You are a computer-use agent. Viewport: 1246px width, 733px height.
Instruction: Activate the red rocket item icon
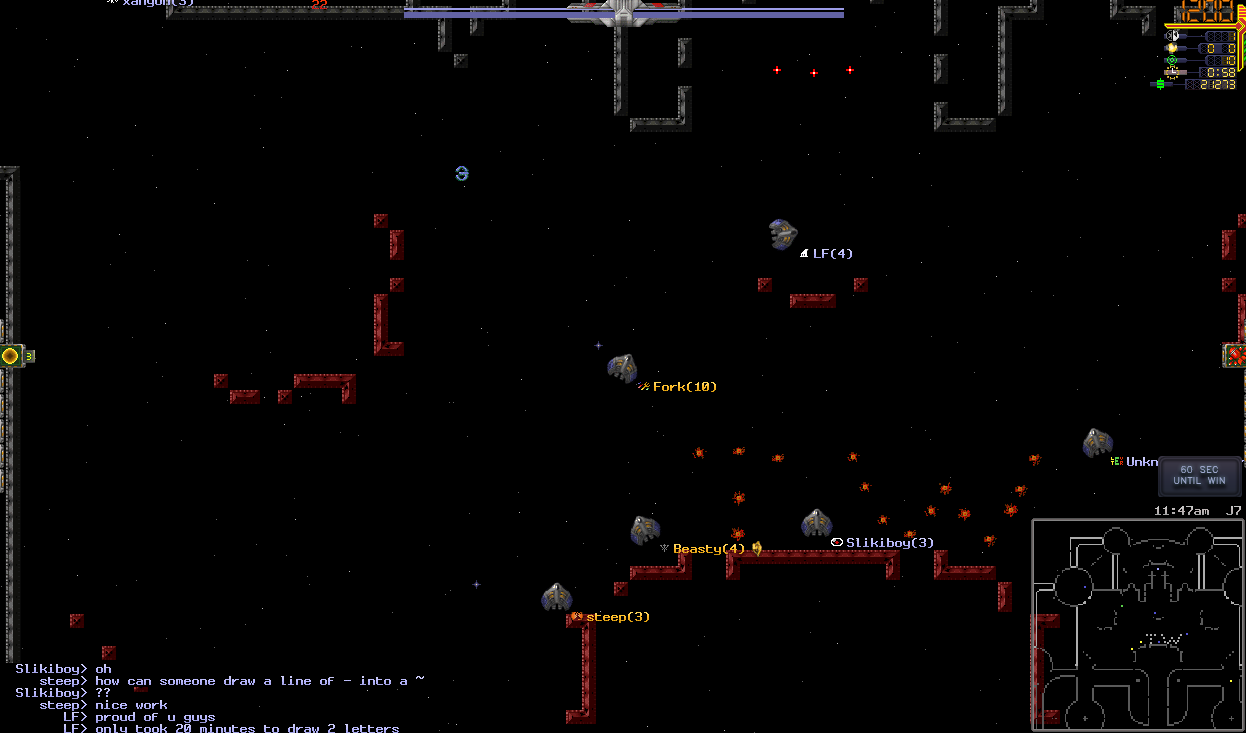point(1235,355)
